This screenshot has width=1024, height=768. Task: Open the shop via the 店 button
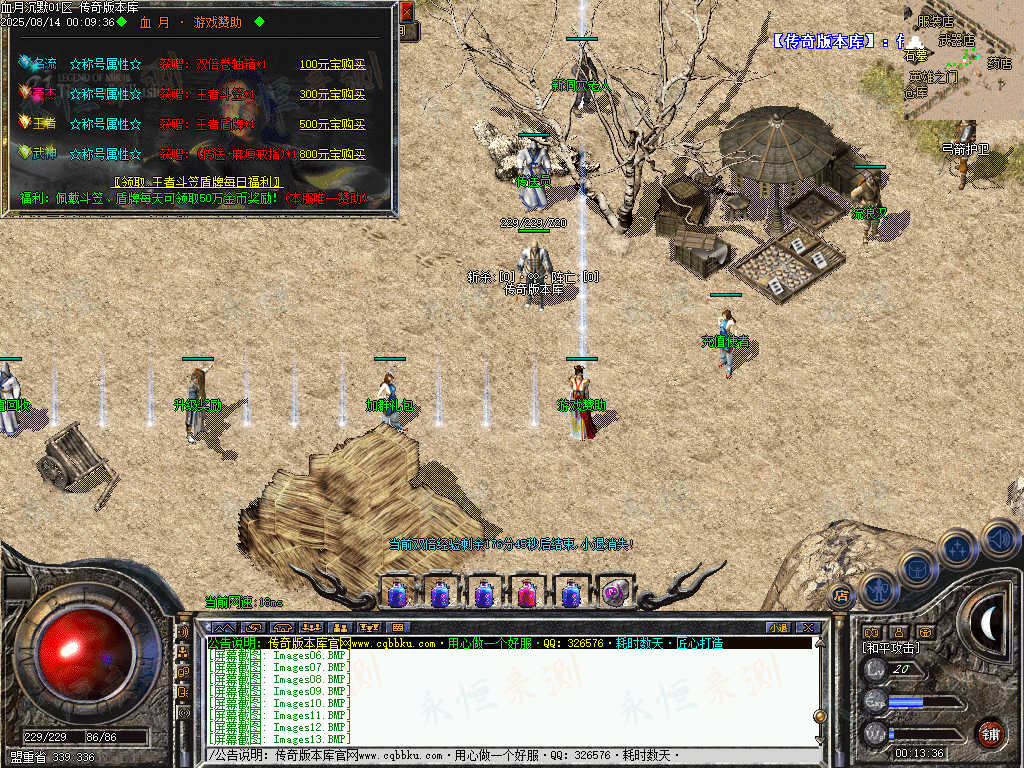tap(840, 595)
